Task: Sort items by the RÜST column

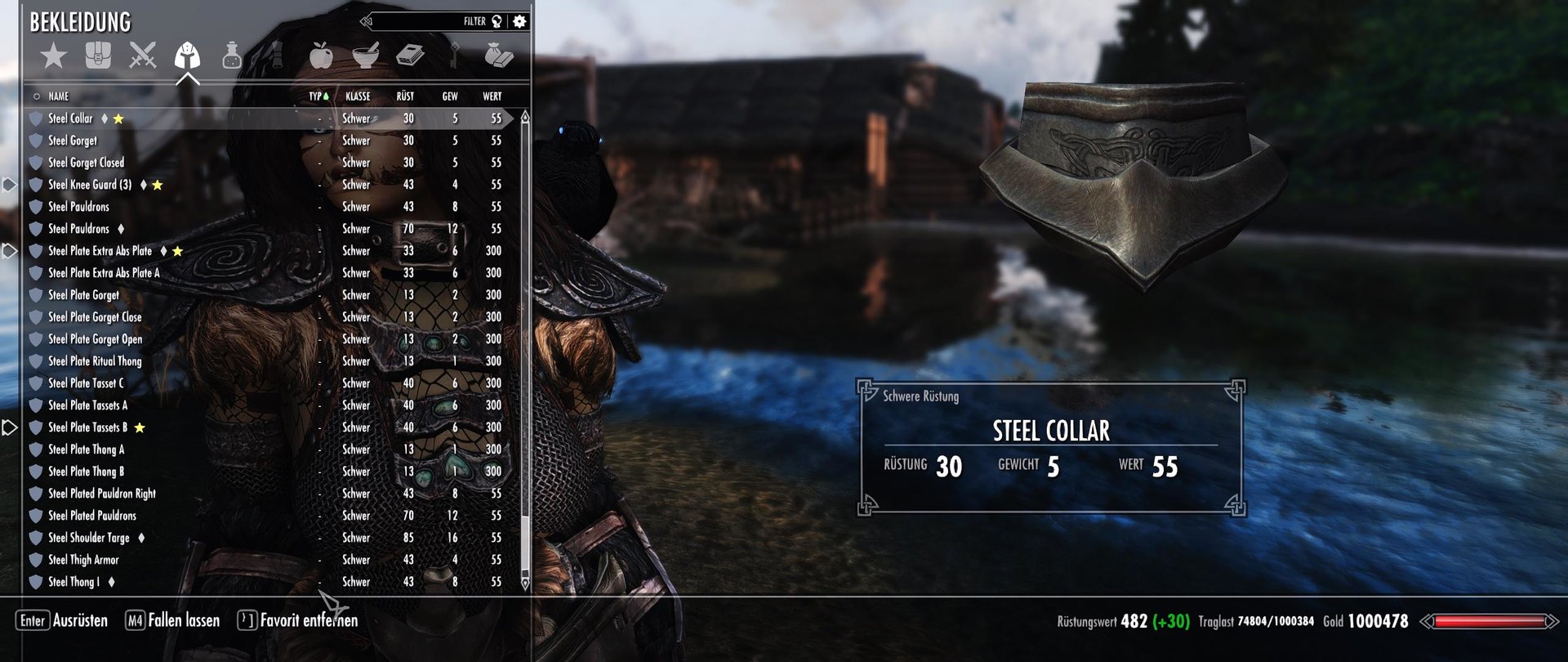Action: point(405,96)
